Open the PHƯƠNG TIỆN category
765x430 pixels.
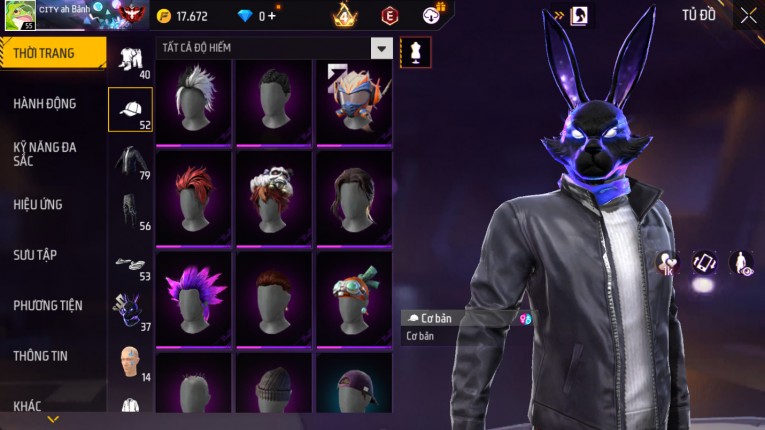(x=48, y=305)
